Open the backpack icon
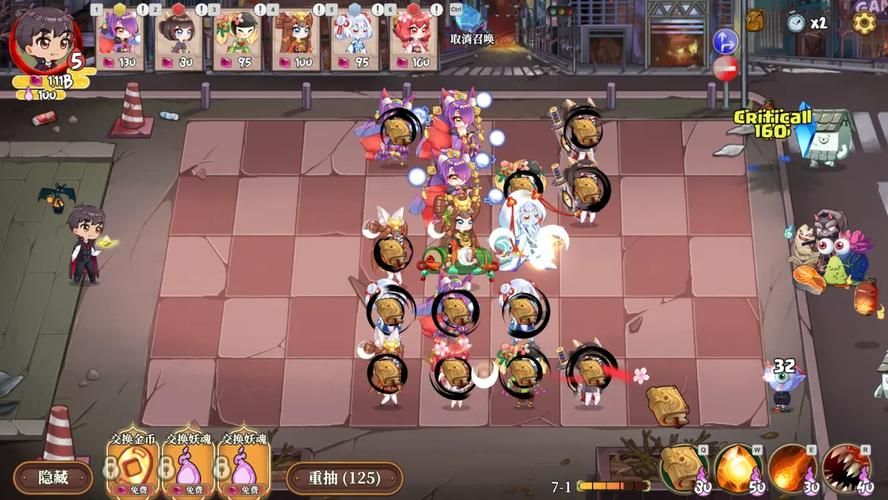The width and height of the screenshot is (888, 500). [x=754, y=20]
